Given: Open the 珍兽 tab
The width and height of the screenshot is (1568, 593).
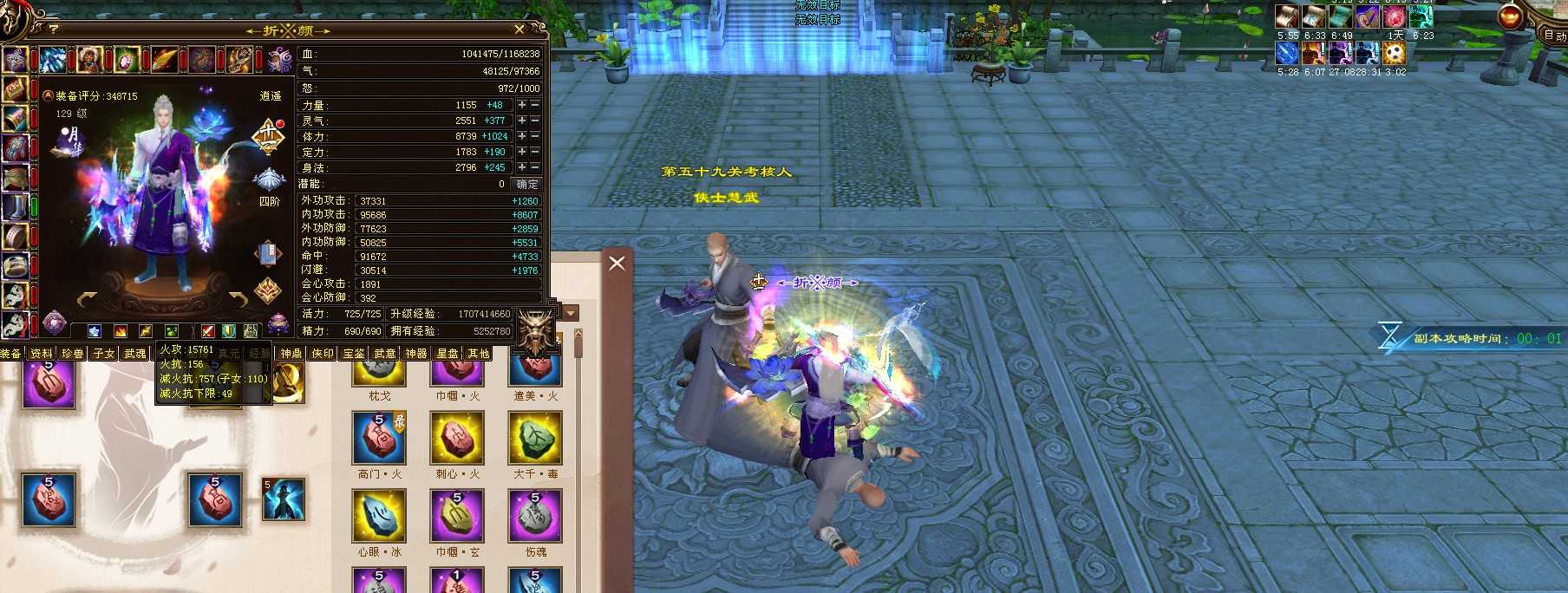Looking at the screenshot, I should click(x=72, y=354).
